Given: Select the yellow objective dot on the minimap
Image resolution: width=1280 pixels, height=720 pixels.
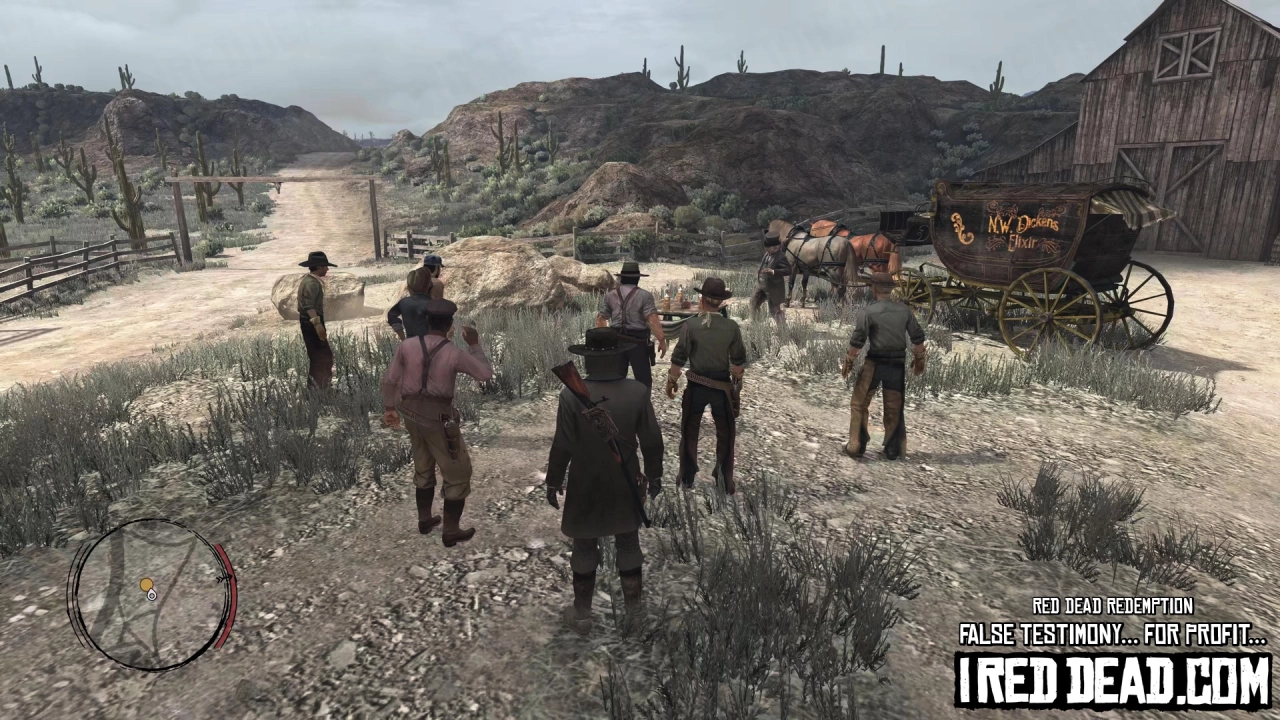Looking at the screenshot, I should (146, 584).
